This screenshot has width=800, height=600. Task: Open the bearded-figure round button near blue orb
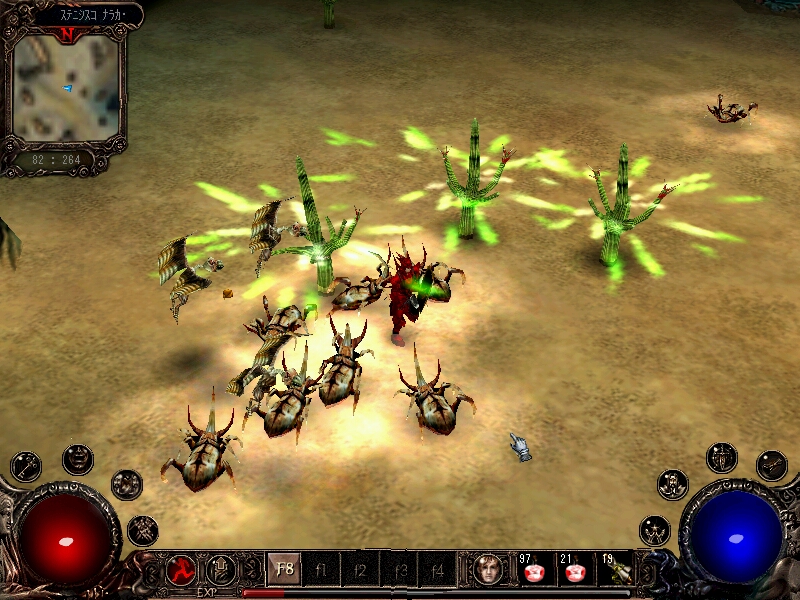tap(672, 484)
